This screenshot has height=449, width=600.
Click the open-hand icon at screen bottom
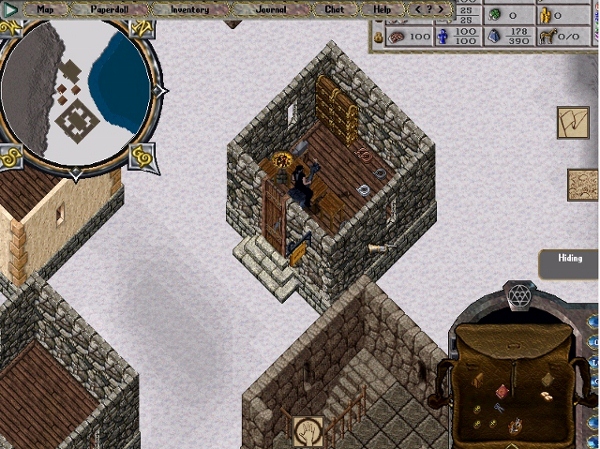[x=305, y=431]
